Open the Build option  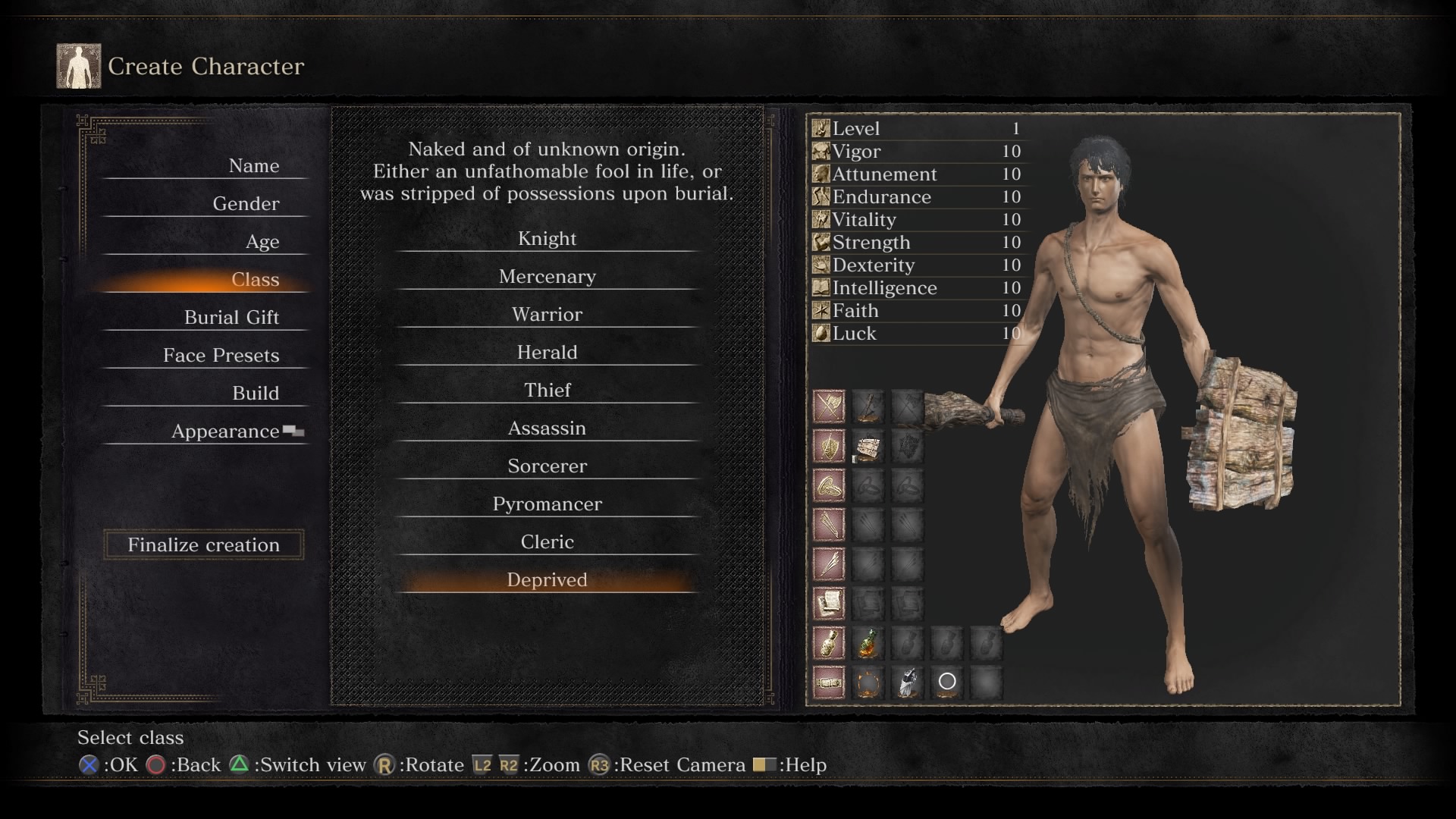click(x=256, y=394)
